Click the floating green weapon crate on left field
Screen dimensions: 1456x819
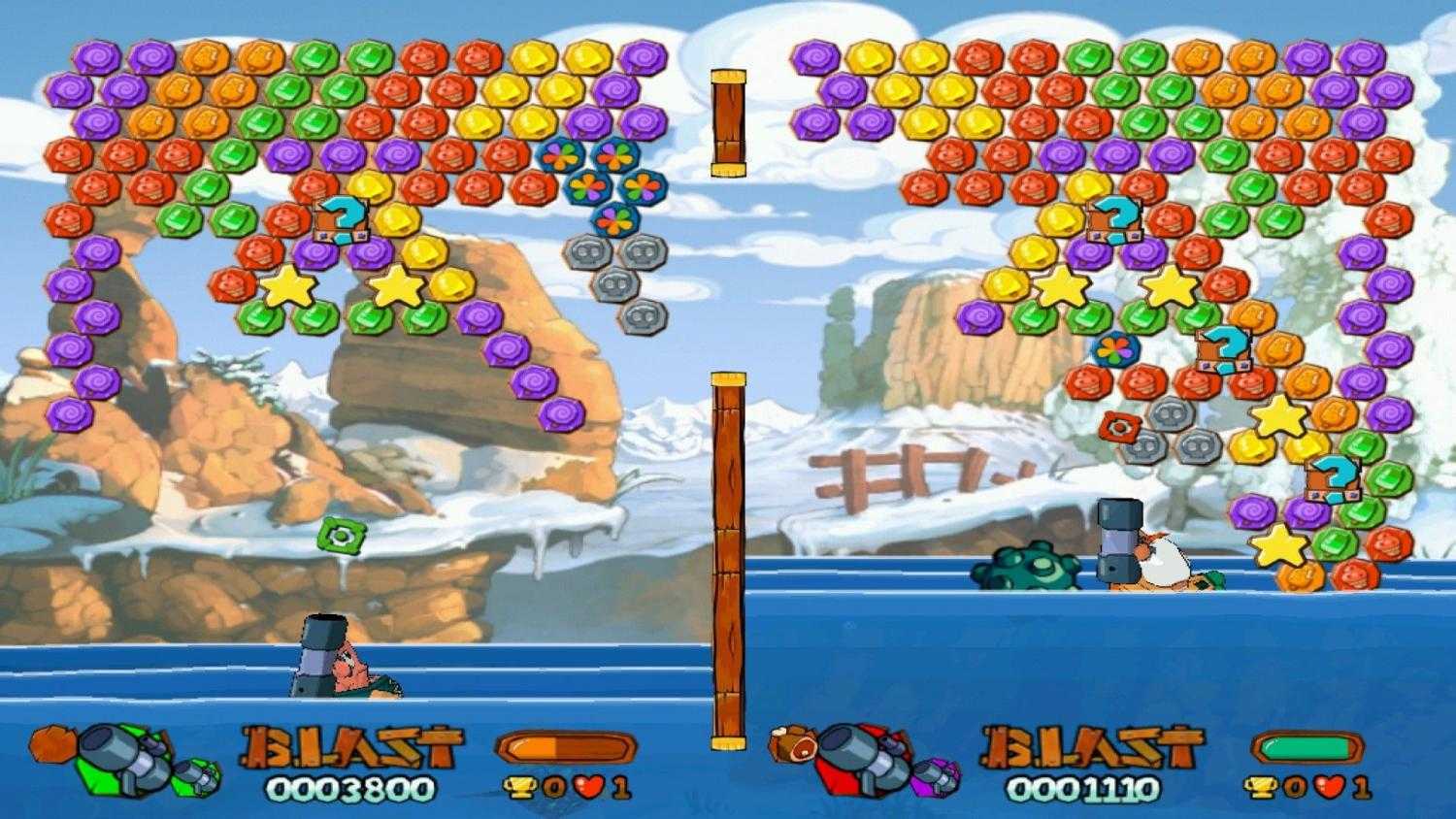pyautogui.click(x=342, y=532)
